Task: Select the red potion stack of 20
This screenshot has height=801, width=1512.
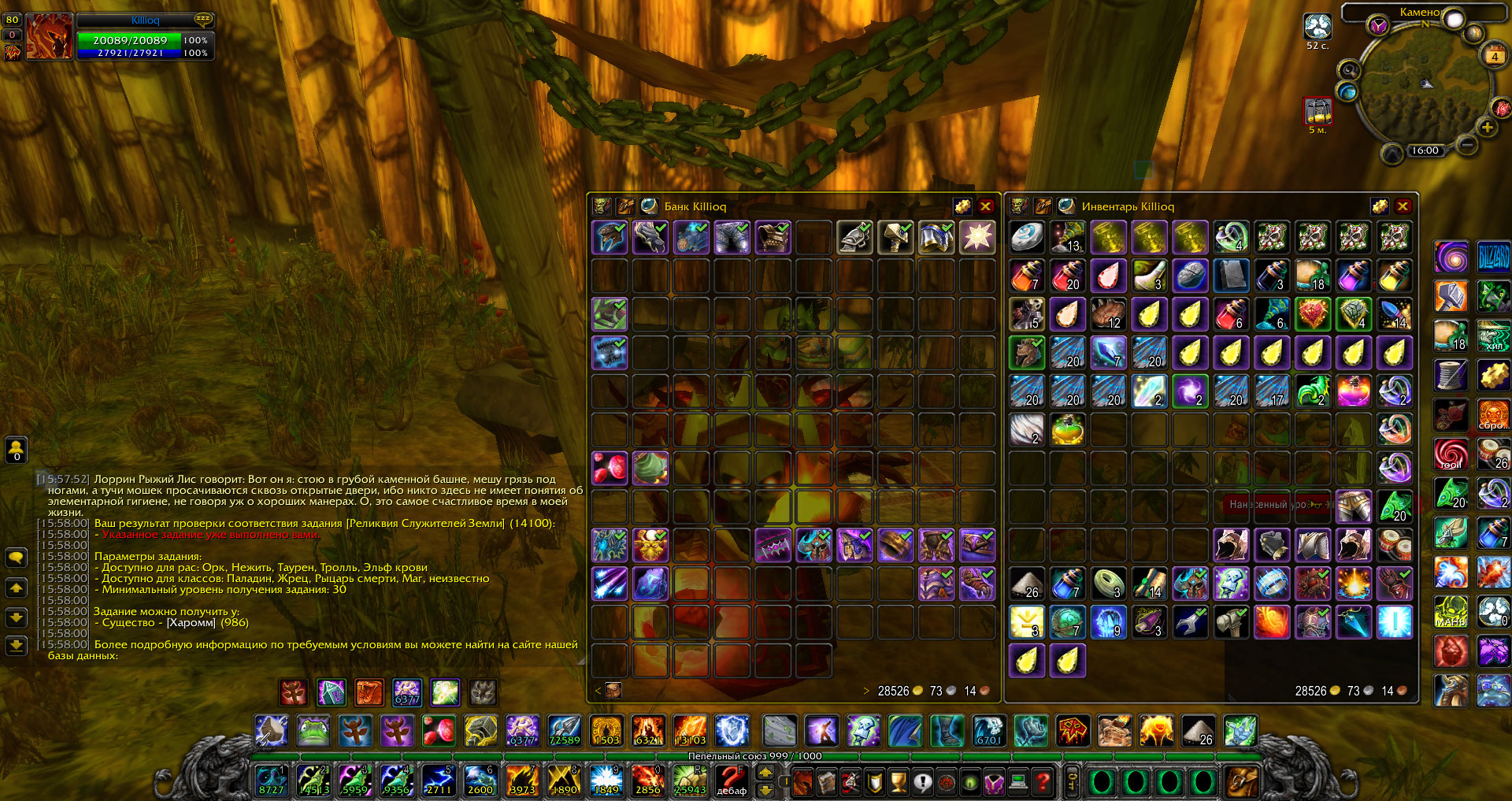Action: (x=1068, y=276)
